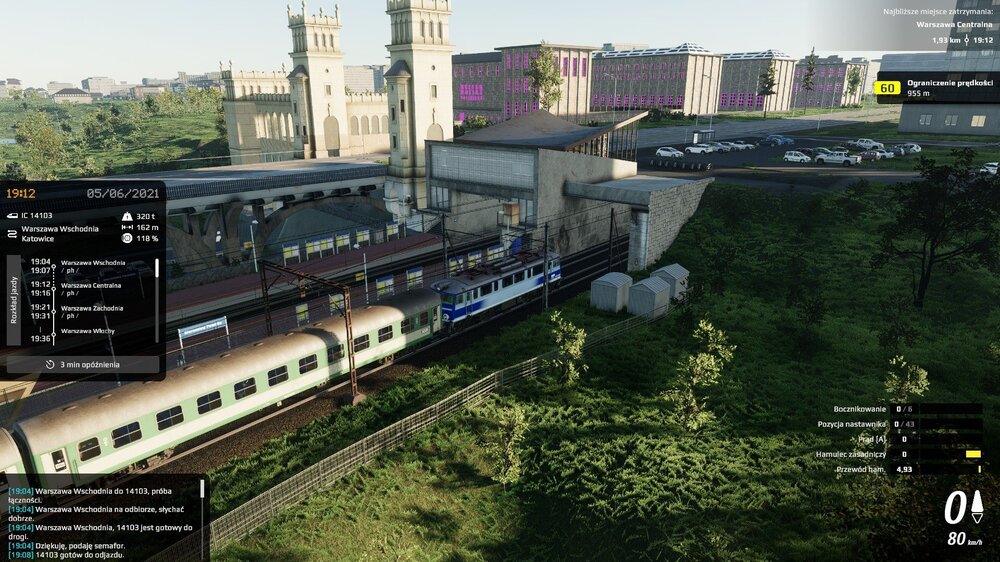Click the 3 min opóźnienia delay bar
This screenshot has height=562, width=1000.
point(83,365)
